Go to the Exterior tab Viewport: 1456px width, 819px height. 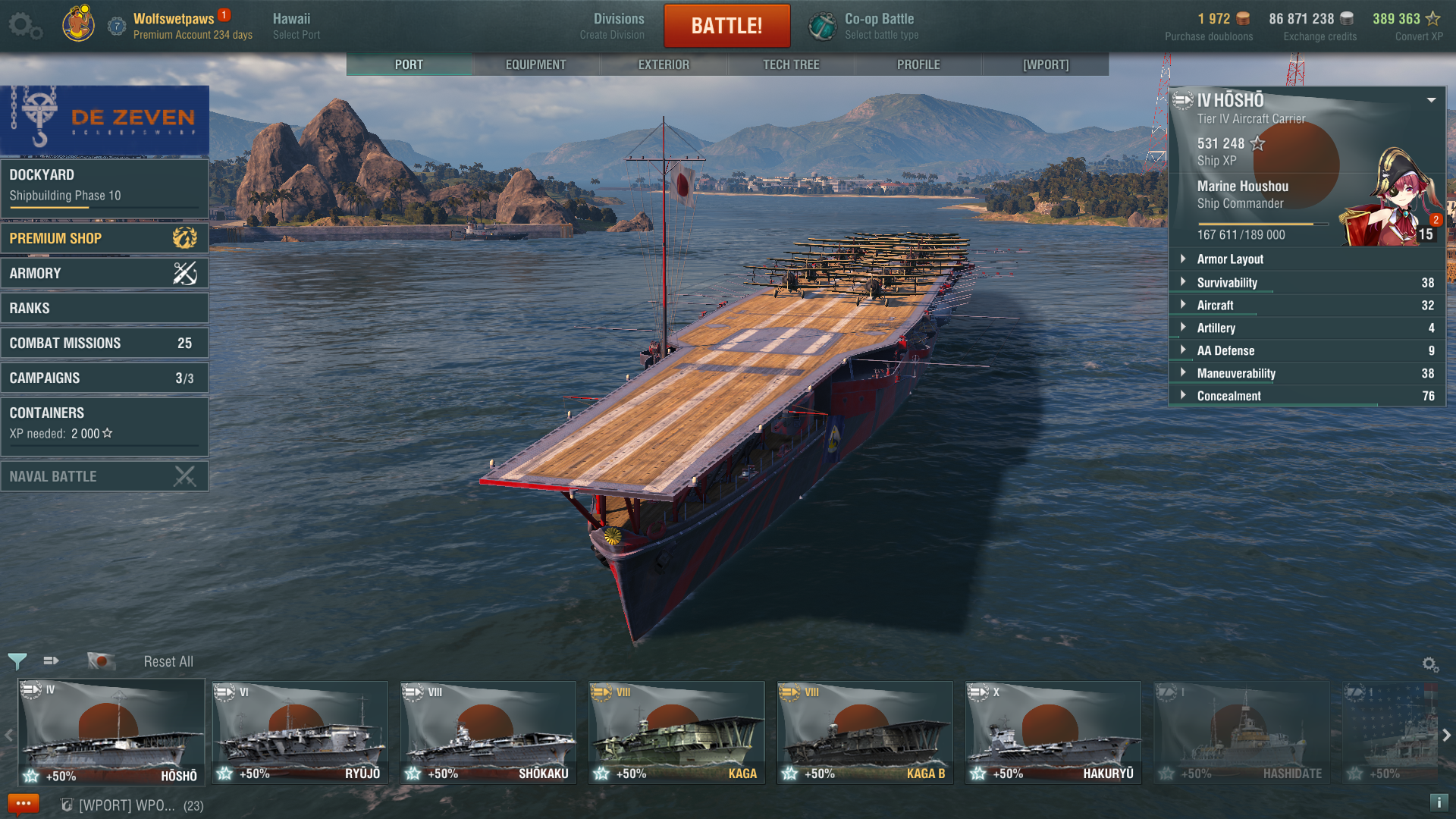[664, 64]
